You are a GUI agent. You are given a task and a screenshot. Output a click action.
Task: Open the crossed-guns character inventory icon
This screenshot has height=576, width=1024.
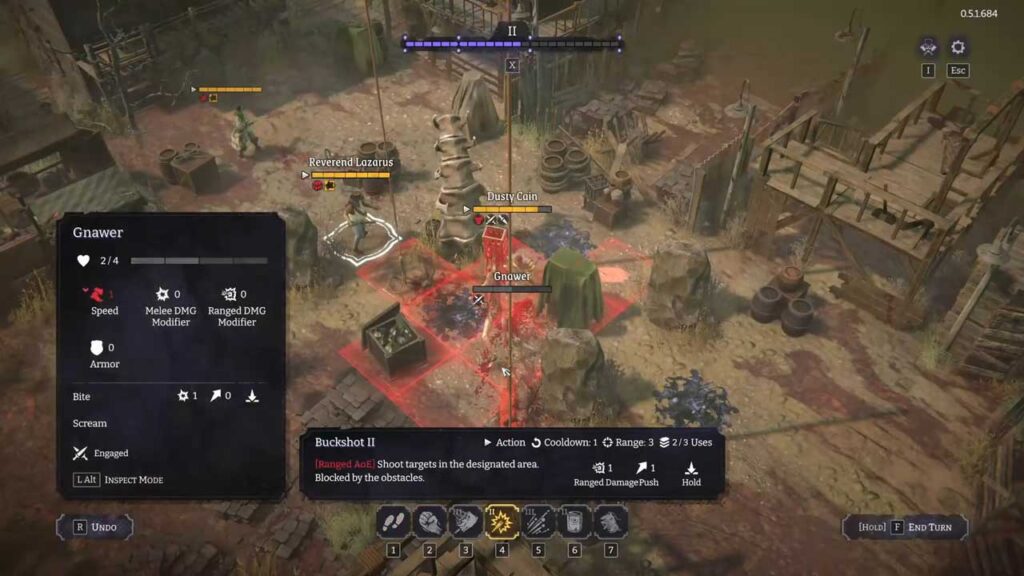[x=928, y=47]
